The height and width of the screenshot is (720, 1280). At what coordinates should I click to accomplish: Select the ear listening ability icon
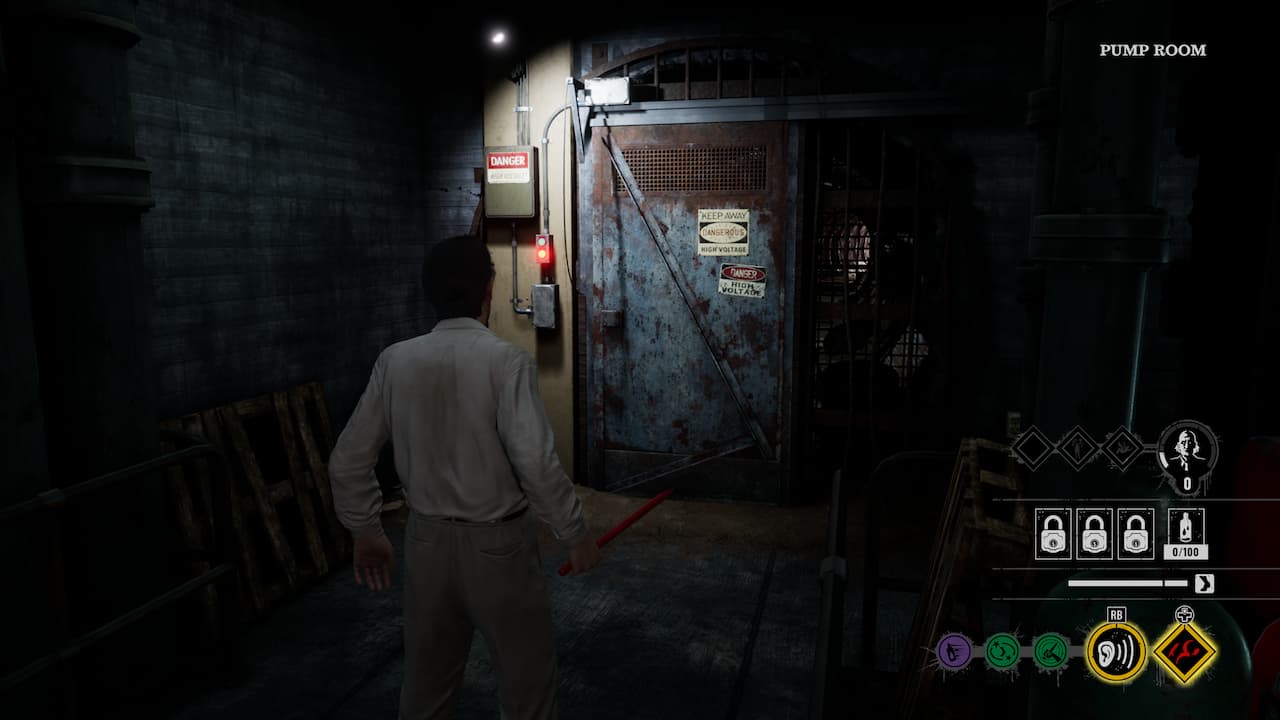[1116, 653]
